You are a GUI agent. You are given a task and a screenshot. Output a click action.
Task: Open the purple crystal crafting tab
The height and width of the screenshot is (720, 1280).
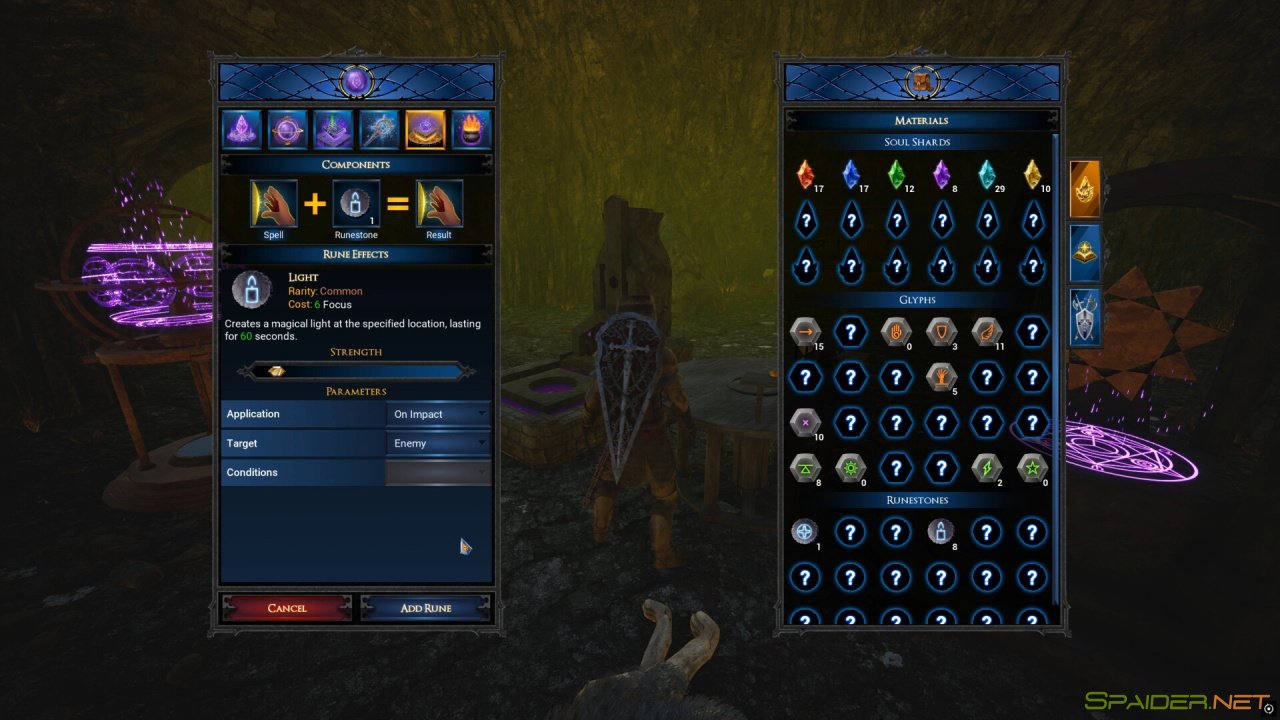[x=241, y=130]
